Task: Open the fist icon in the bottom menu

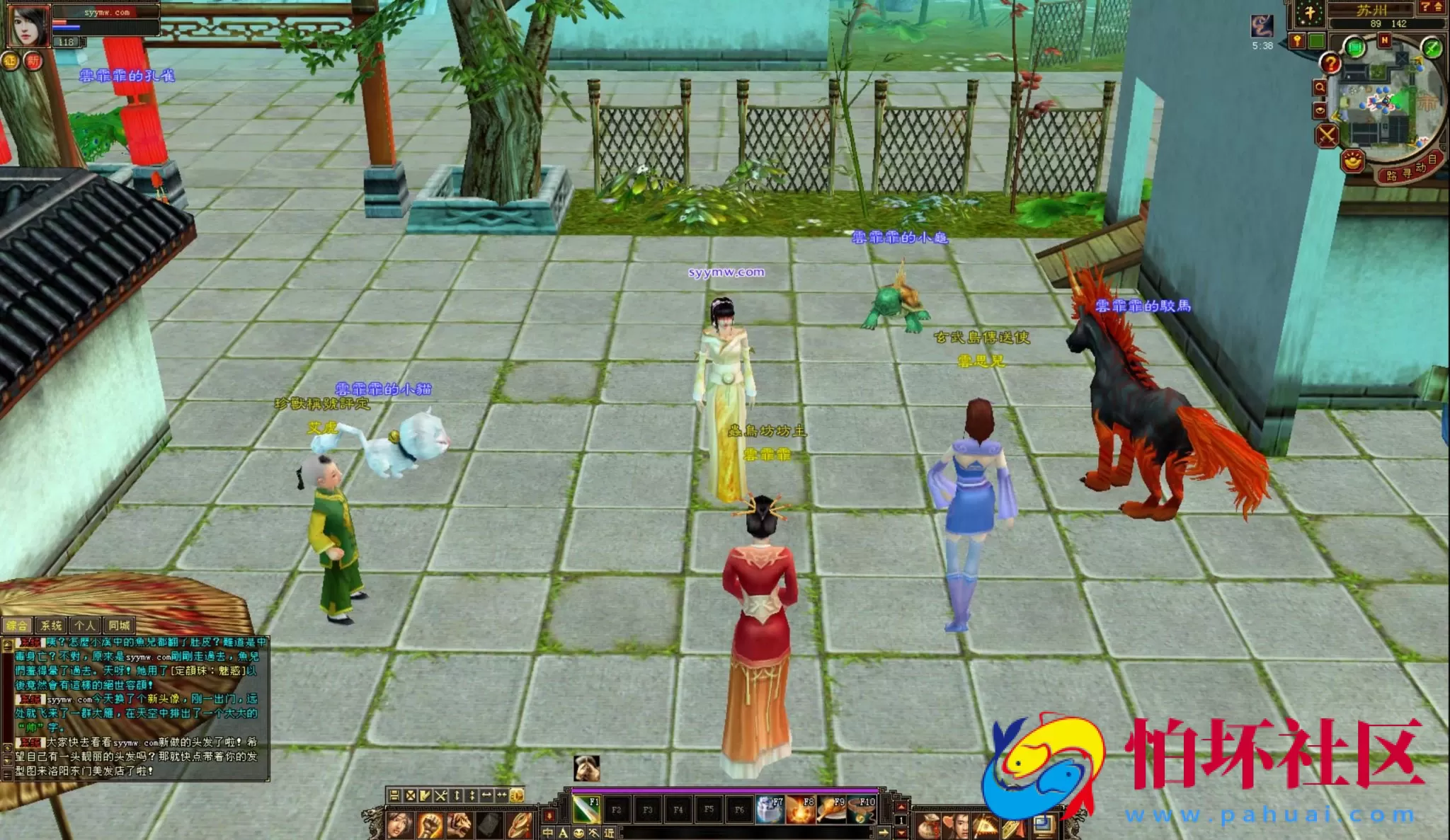Action: click(x=429, y=825)
